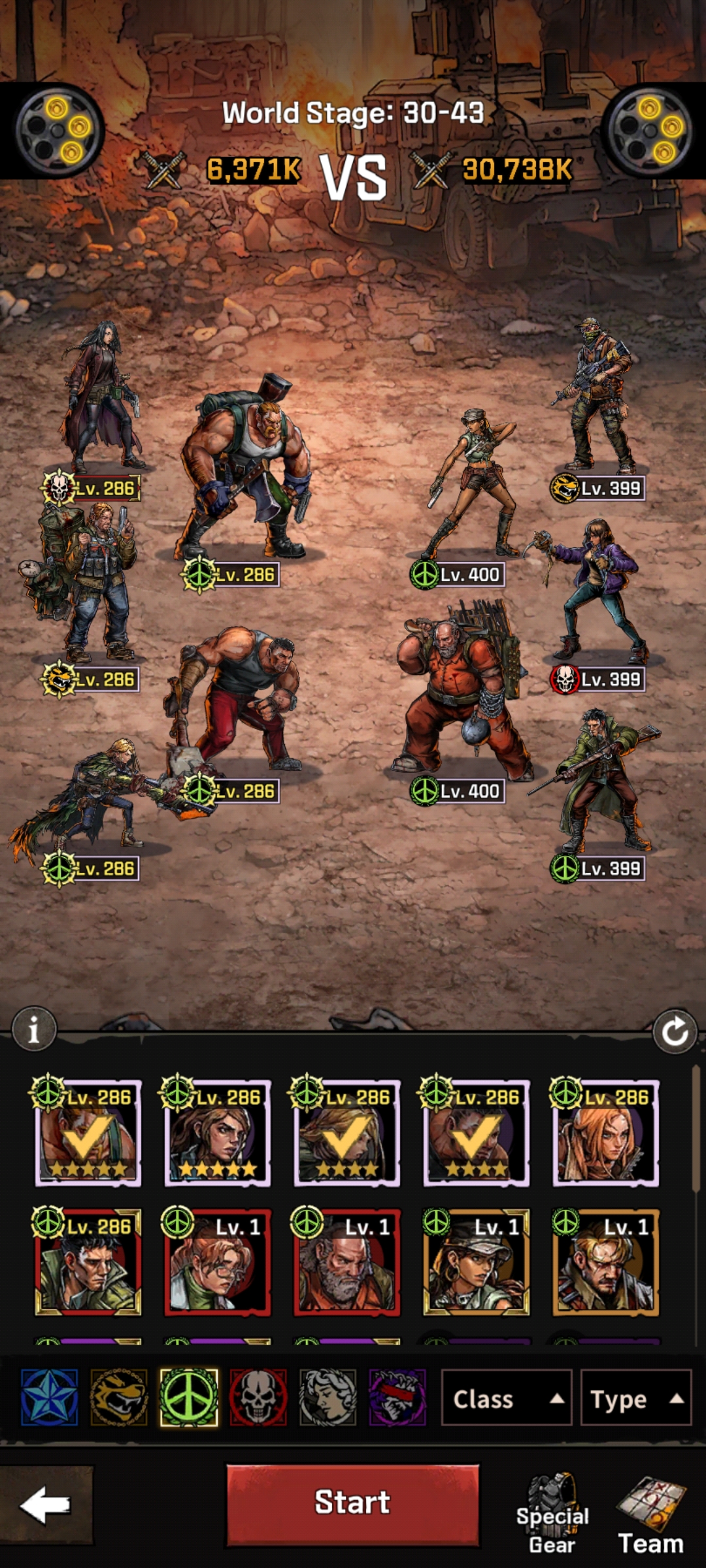Select the green peace-sign faction filter
The width and height of the screenshot is (706, 1568).
pos(189,1397)
